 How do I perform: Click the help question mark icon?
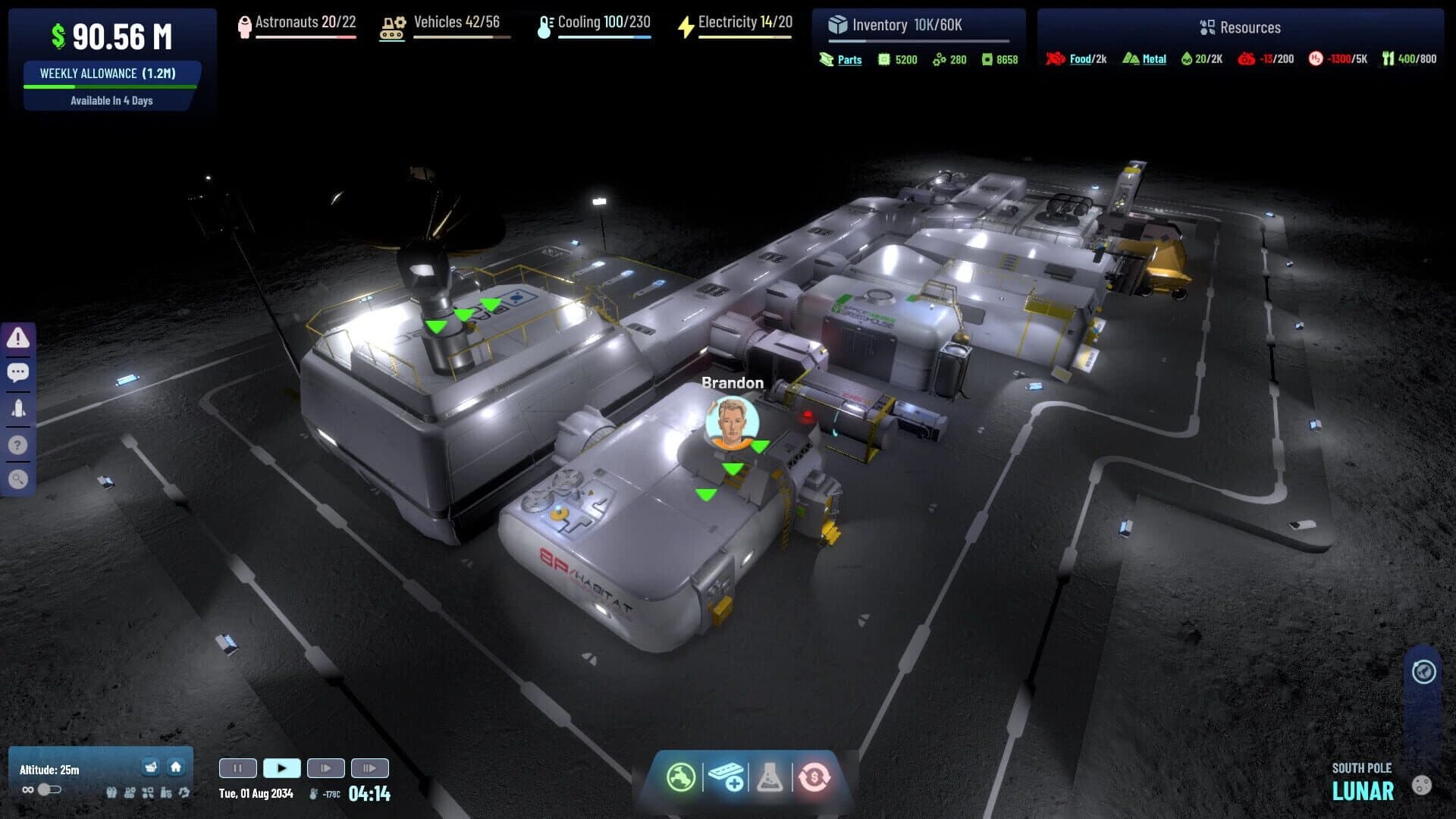[19, 444]
